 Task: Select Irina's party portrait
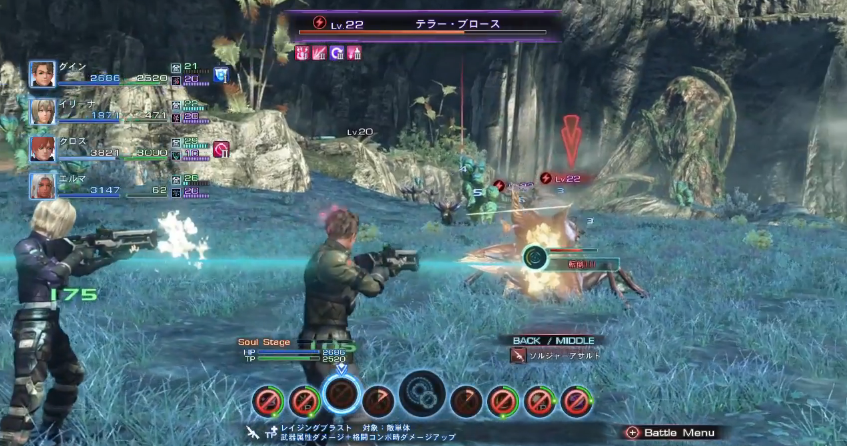[x=42, y=111]
